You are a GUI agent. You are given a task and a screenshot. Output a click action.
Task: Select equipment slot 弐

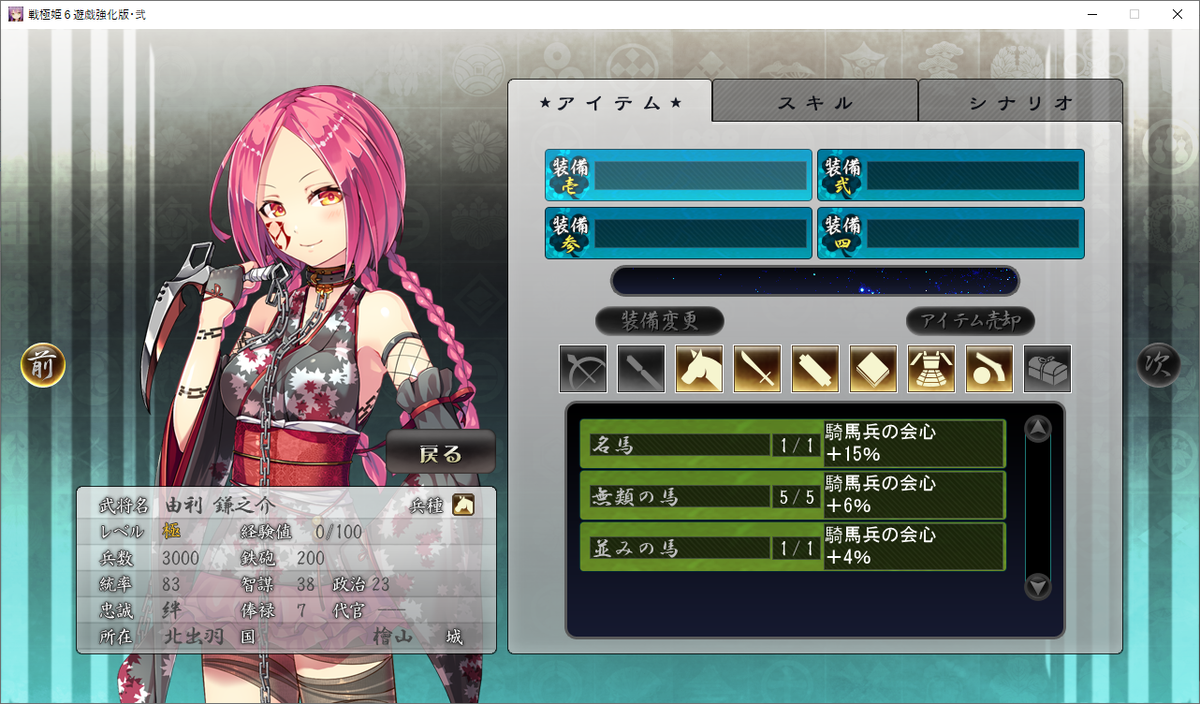951,176
